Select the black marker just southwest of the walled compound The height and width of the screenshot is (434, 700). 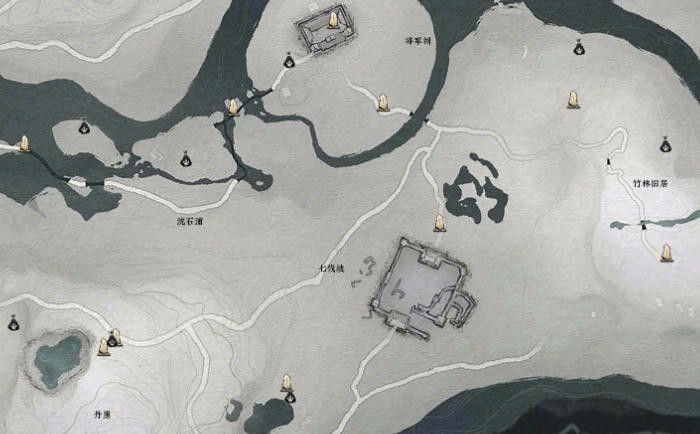[288, 61]
